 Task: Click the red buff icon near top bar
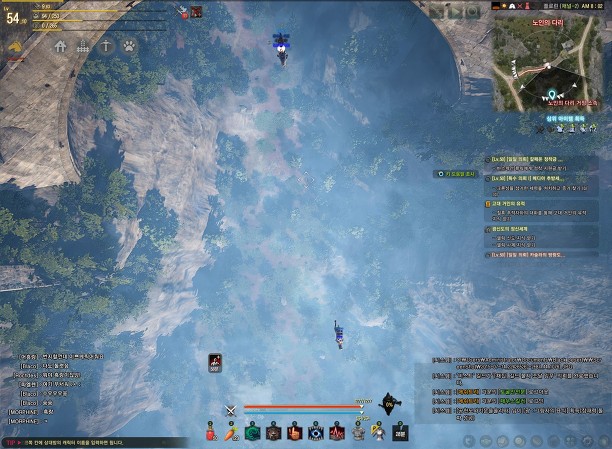tap(197, 12)
